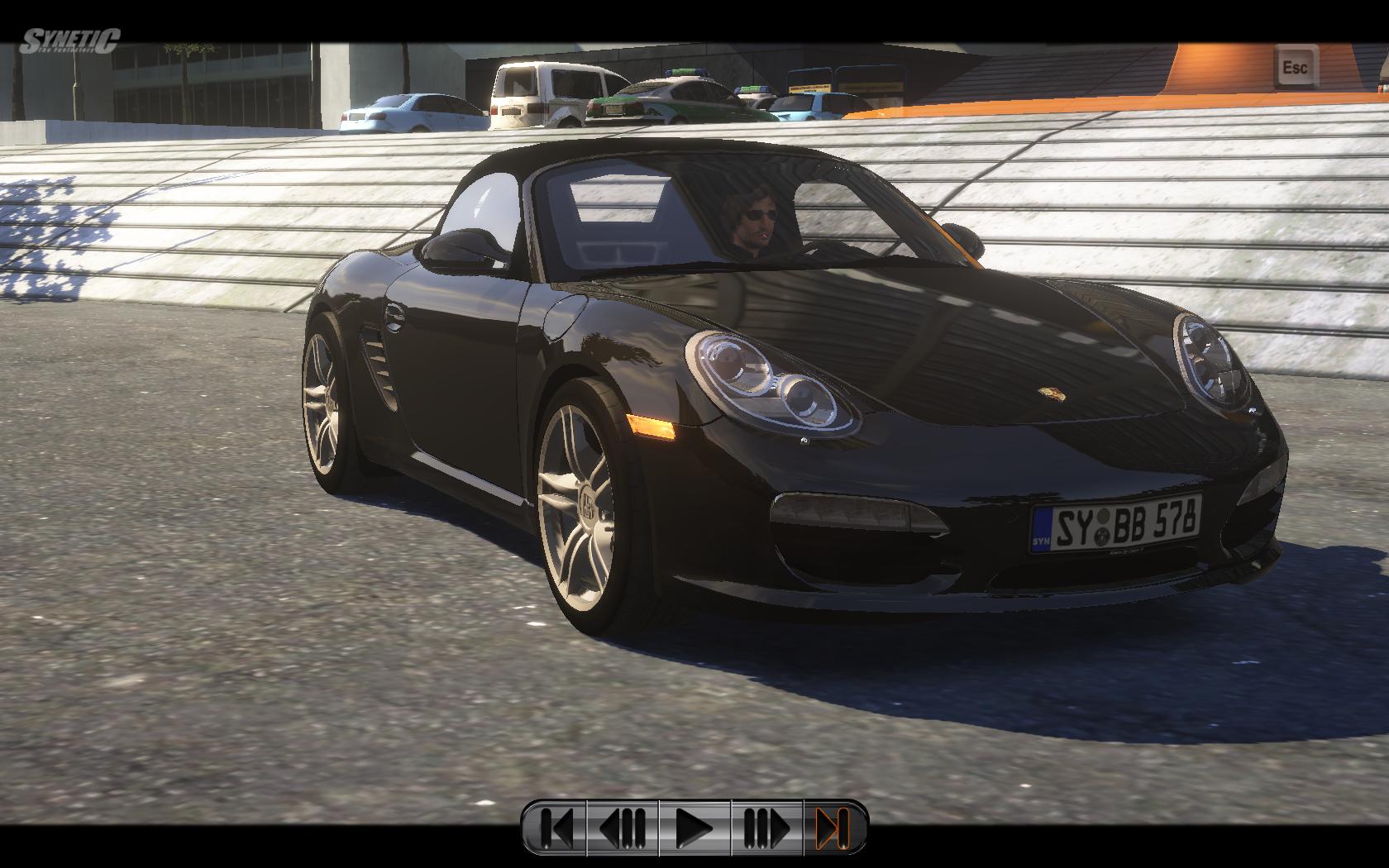Play the replay
This screenshot has height=868, width=1389.
coord(694,827)
